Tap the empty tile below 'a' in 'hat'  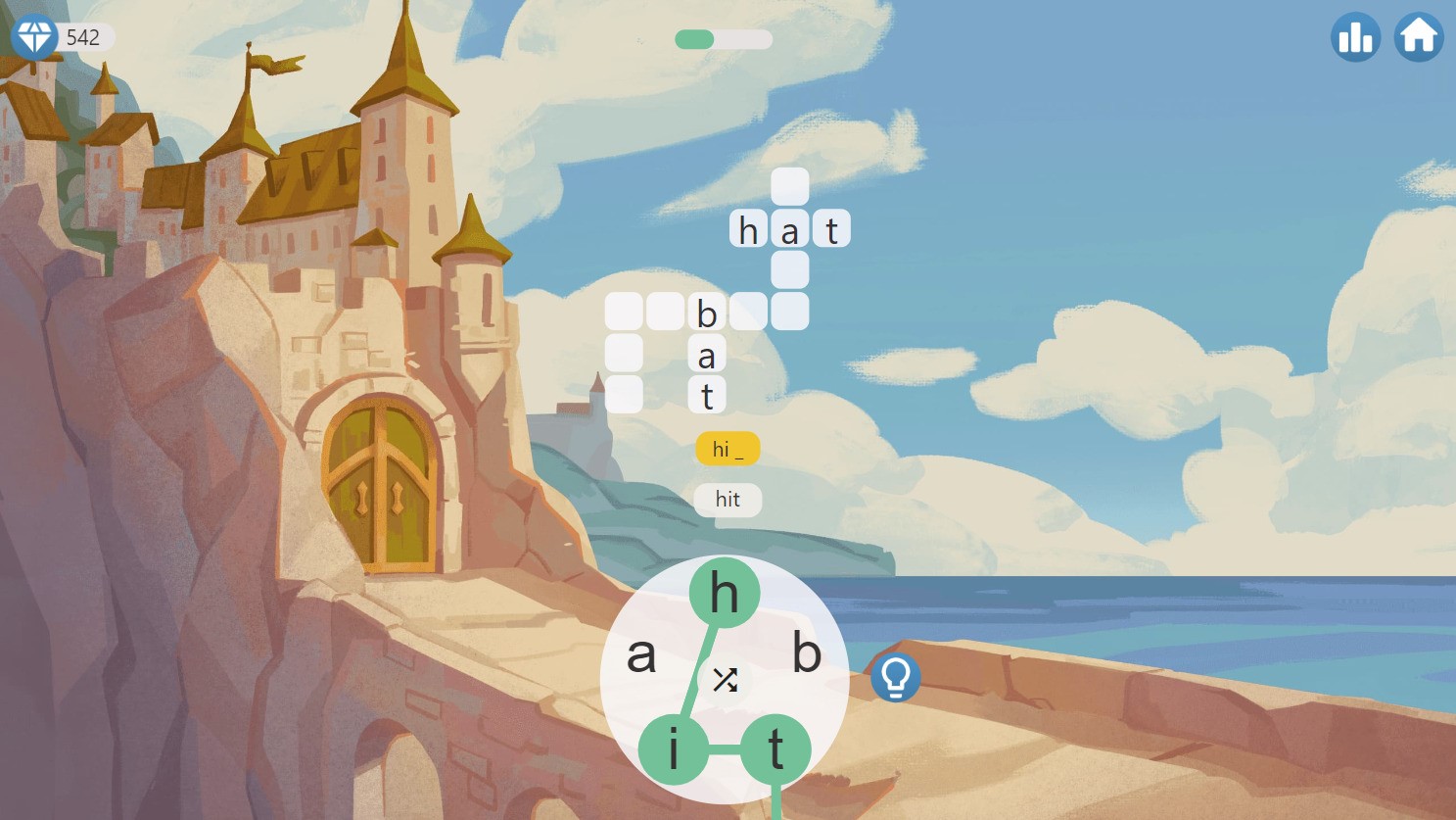point(790,270)
